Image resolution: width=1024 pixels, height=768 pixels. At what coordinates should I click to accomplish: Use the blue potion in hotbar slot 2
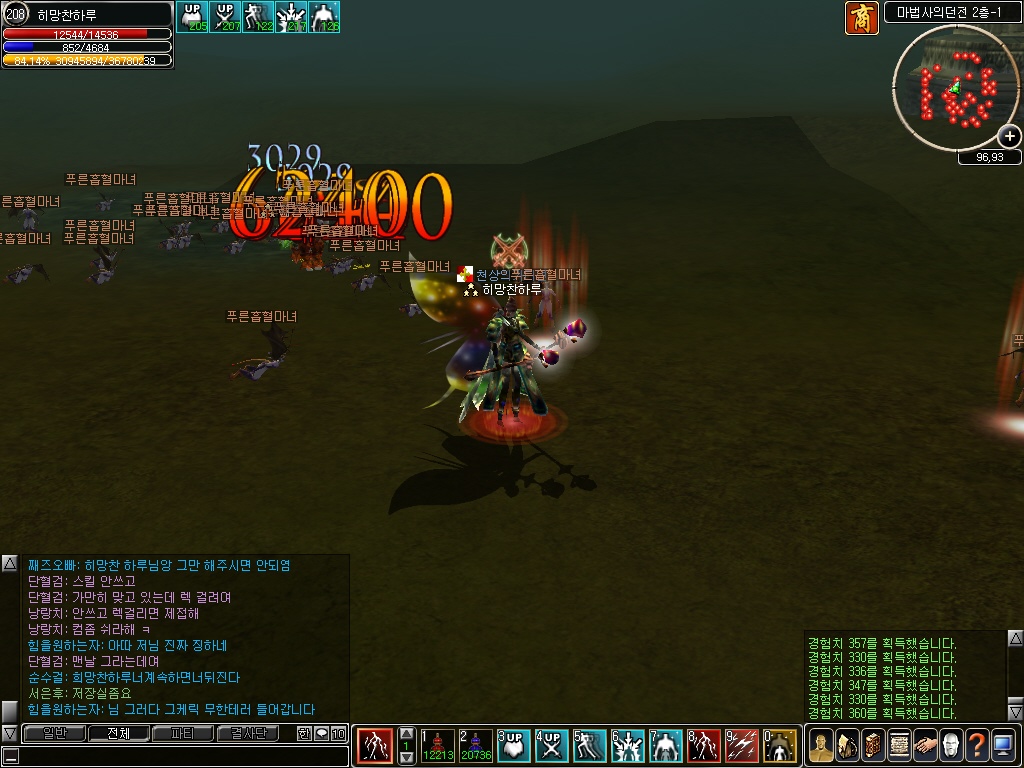tap(475, 746)
